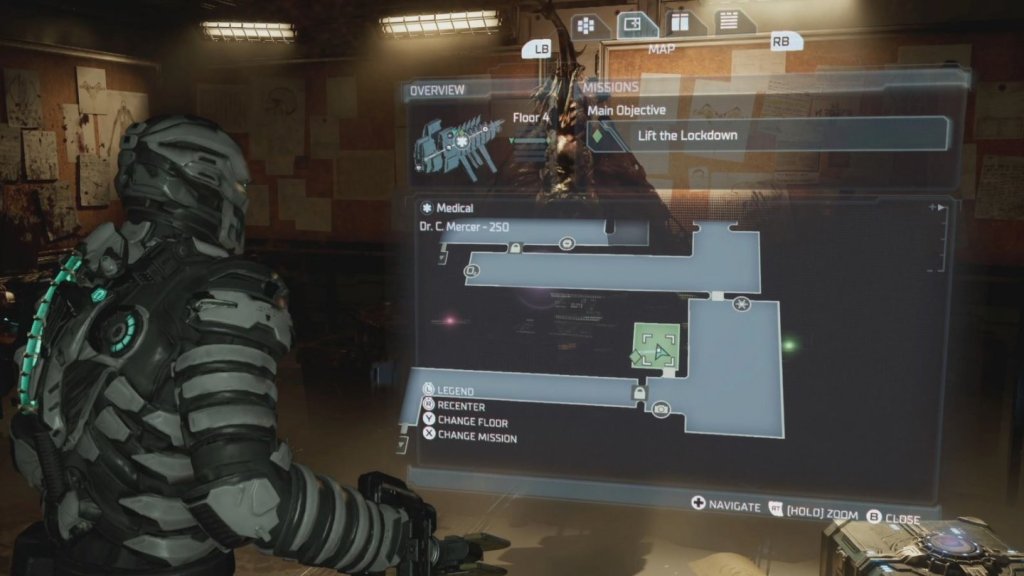Open the two-panel journal tab
1024x576 pixels.
[x=681, y=23]
